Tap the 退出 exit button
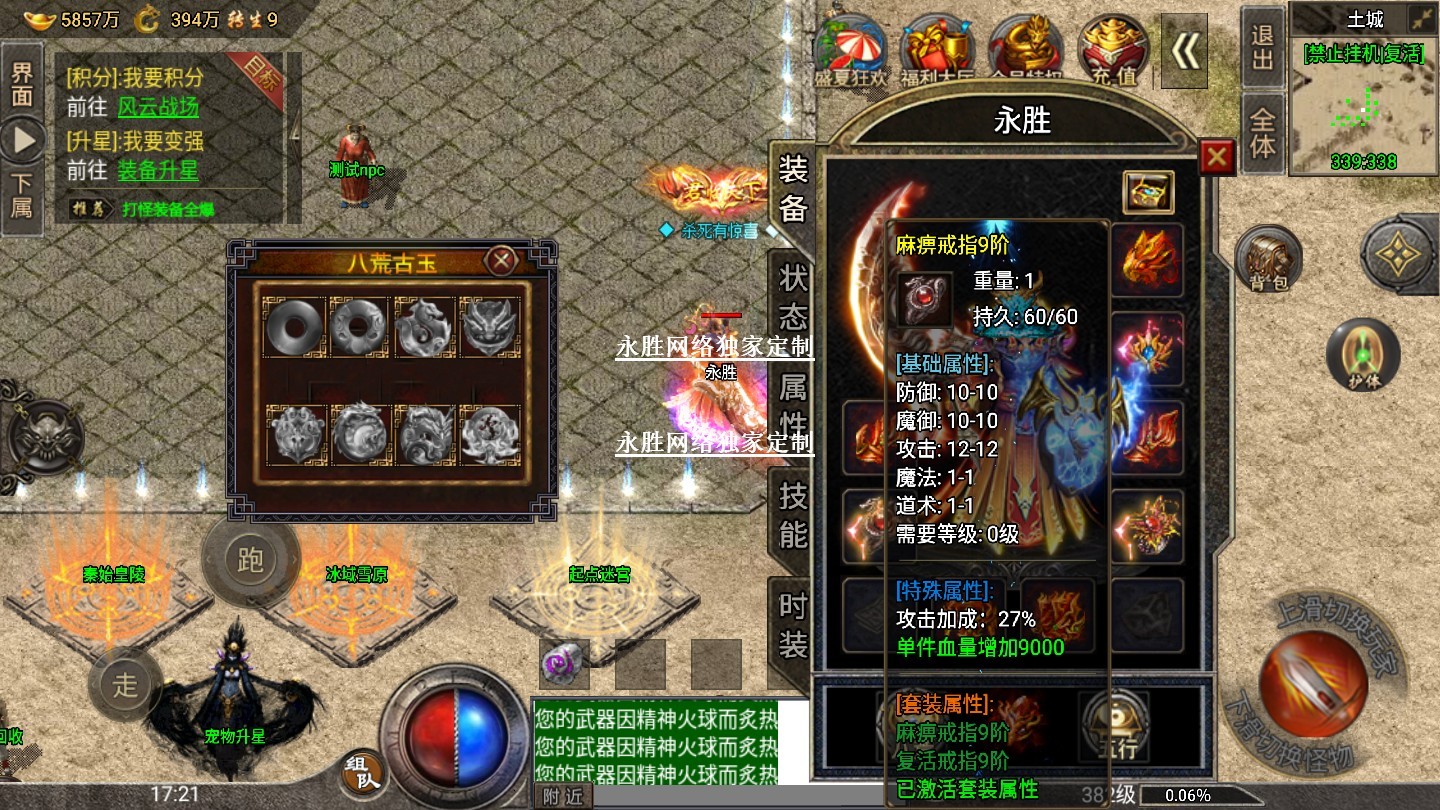Screen dimensions: 1440x810 tap(1263, 49)
